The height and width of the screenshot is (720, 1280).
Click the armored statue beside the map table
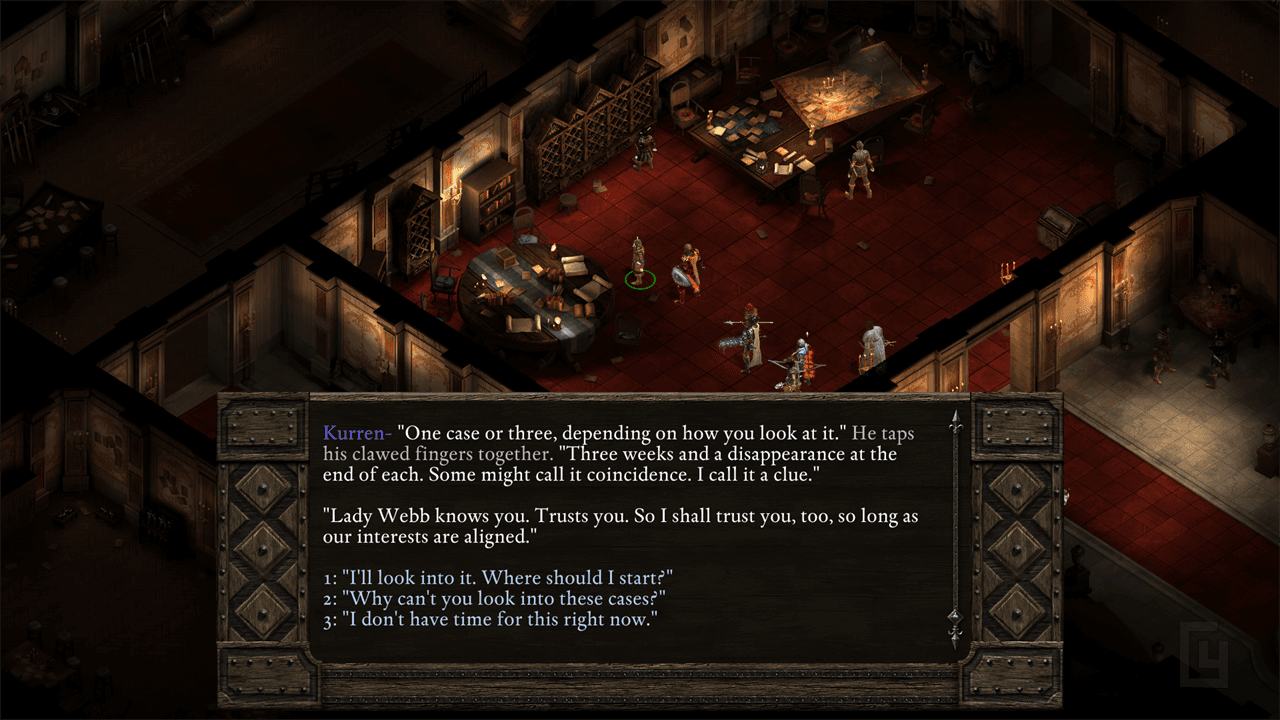tap(858, 170)
